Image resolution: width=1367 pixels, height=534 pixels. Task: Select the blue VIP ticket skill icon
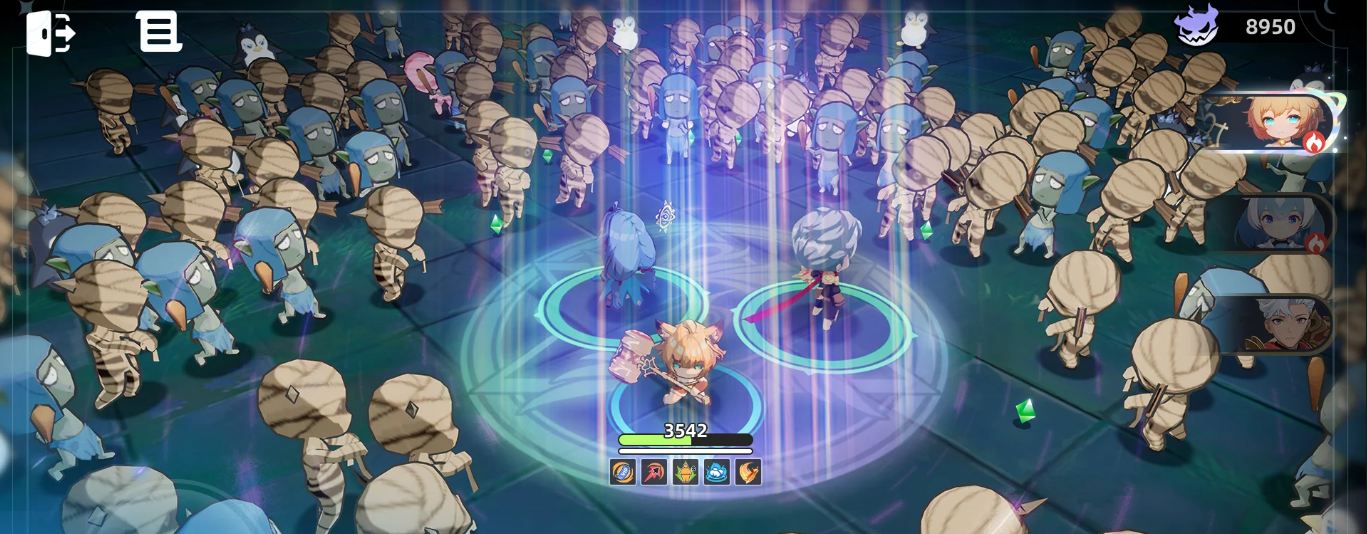[623, 472]
